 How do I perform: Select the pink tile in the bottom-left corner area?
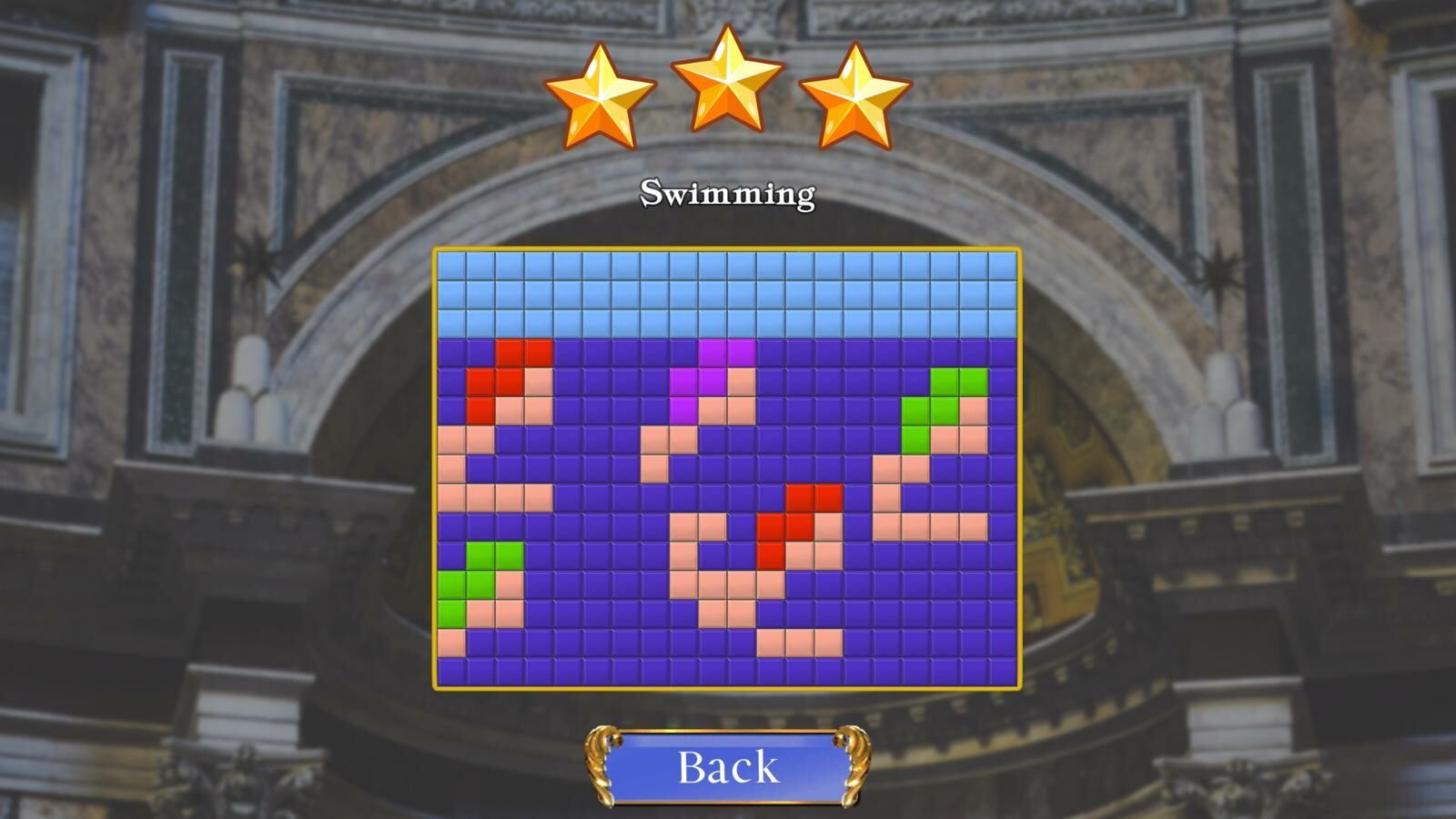[x=450, y=642]
